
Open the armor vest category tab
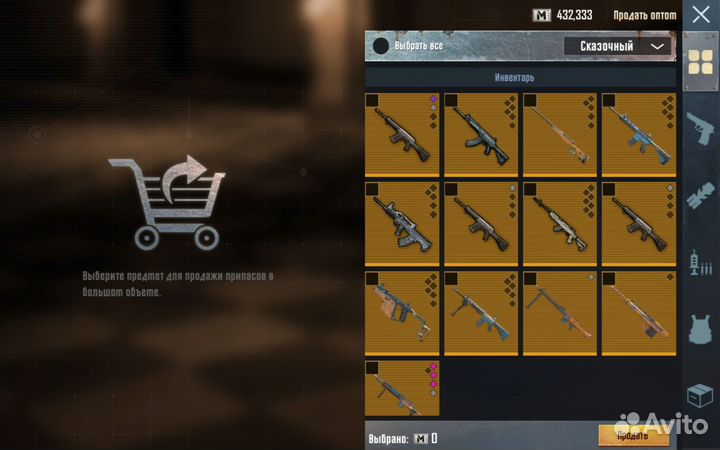[699, 330]
